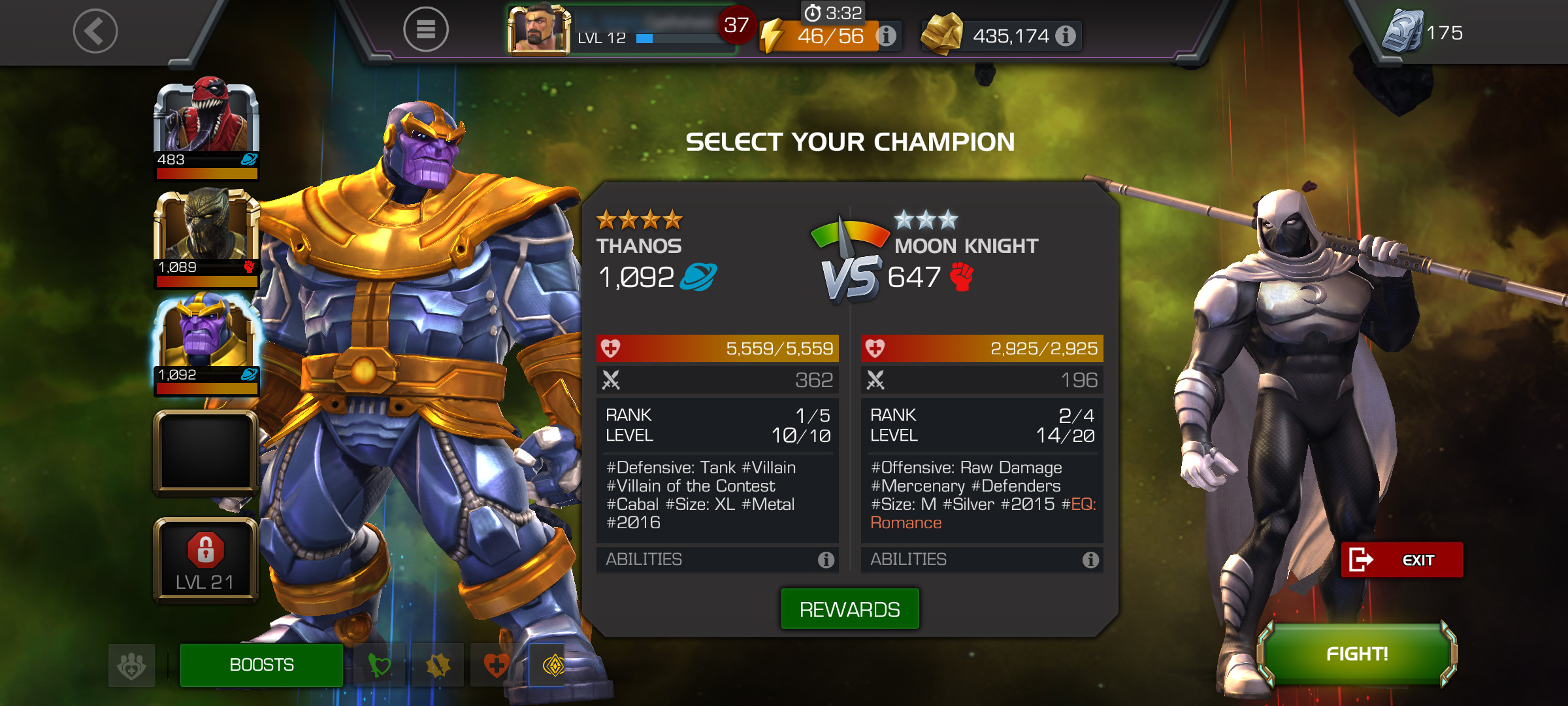Select the red heart health boost slot

(496, 665)
